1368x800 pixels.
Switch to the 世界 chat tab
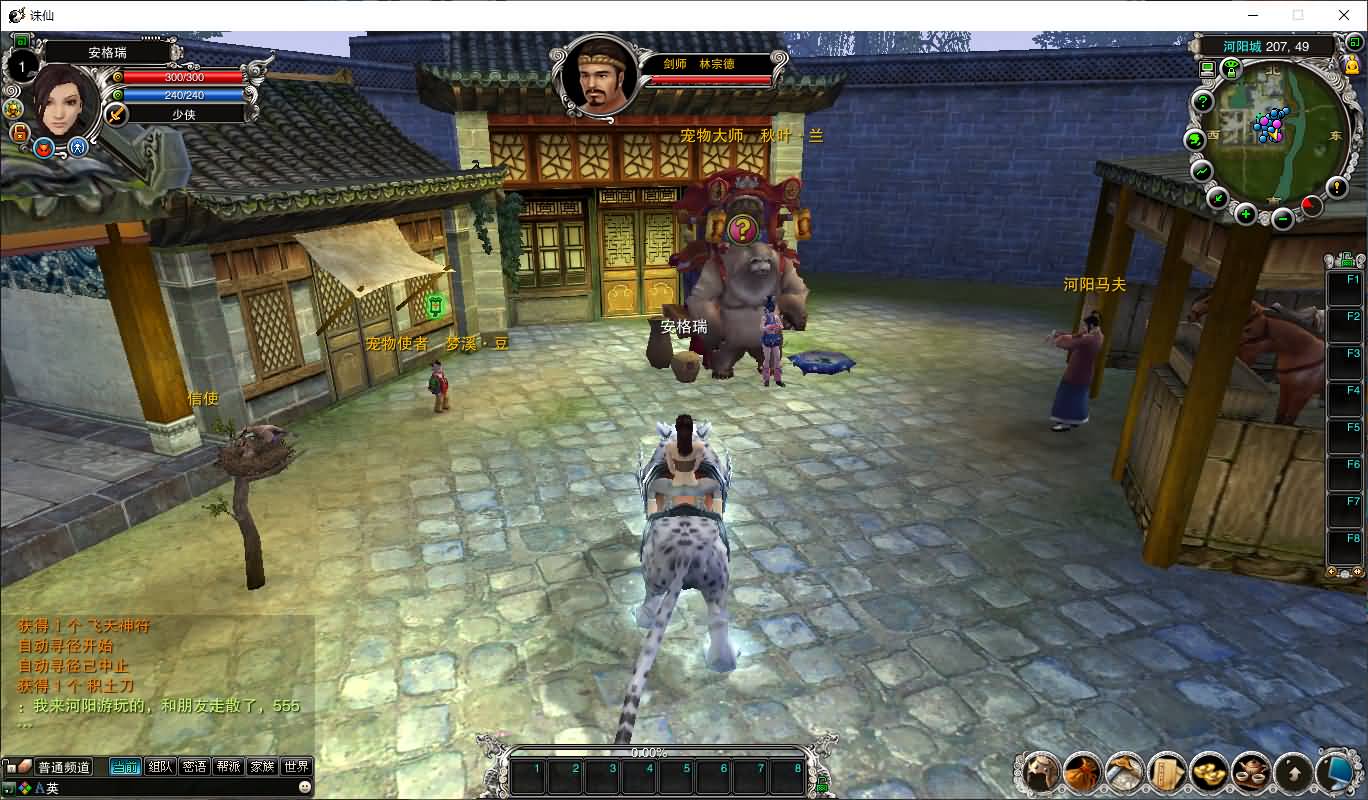point(296,767)
